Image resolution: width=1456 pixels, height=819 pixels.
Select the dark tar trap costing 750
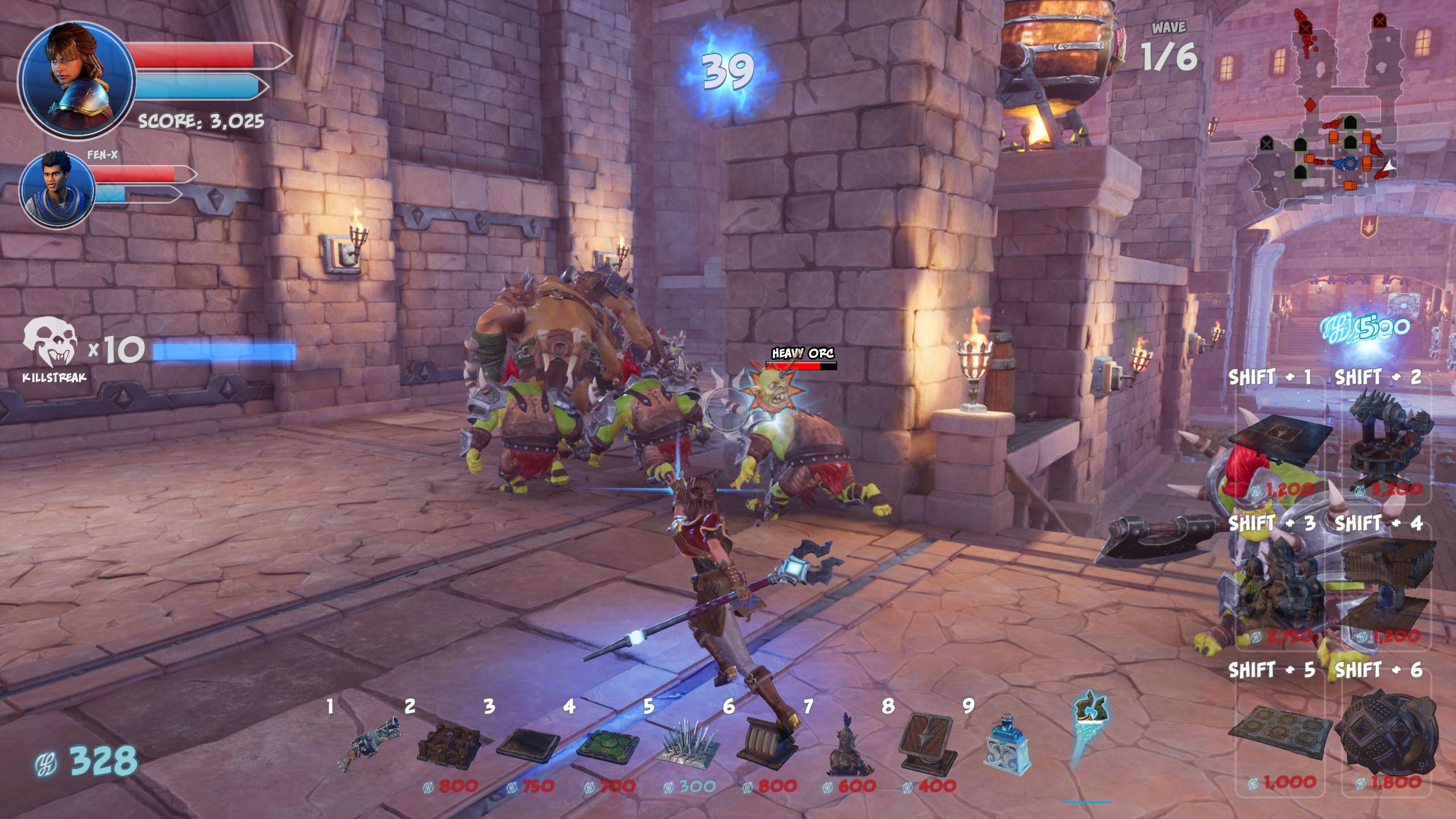coord(528,745)
